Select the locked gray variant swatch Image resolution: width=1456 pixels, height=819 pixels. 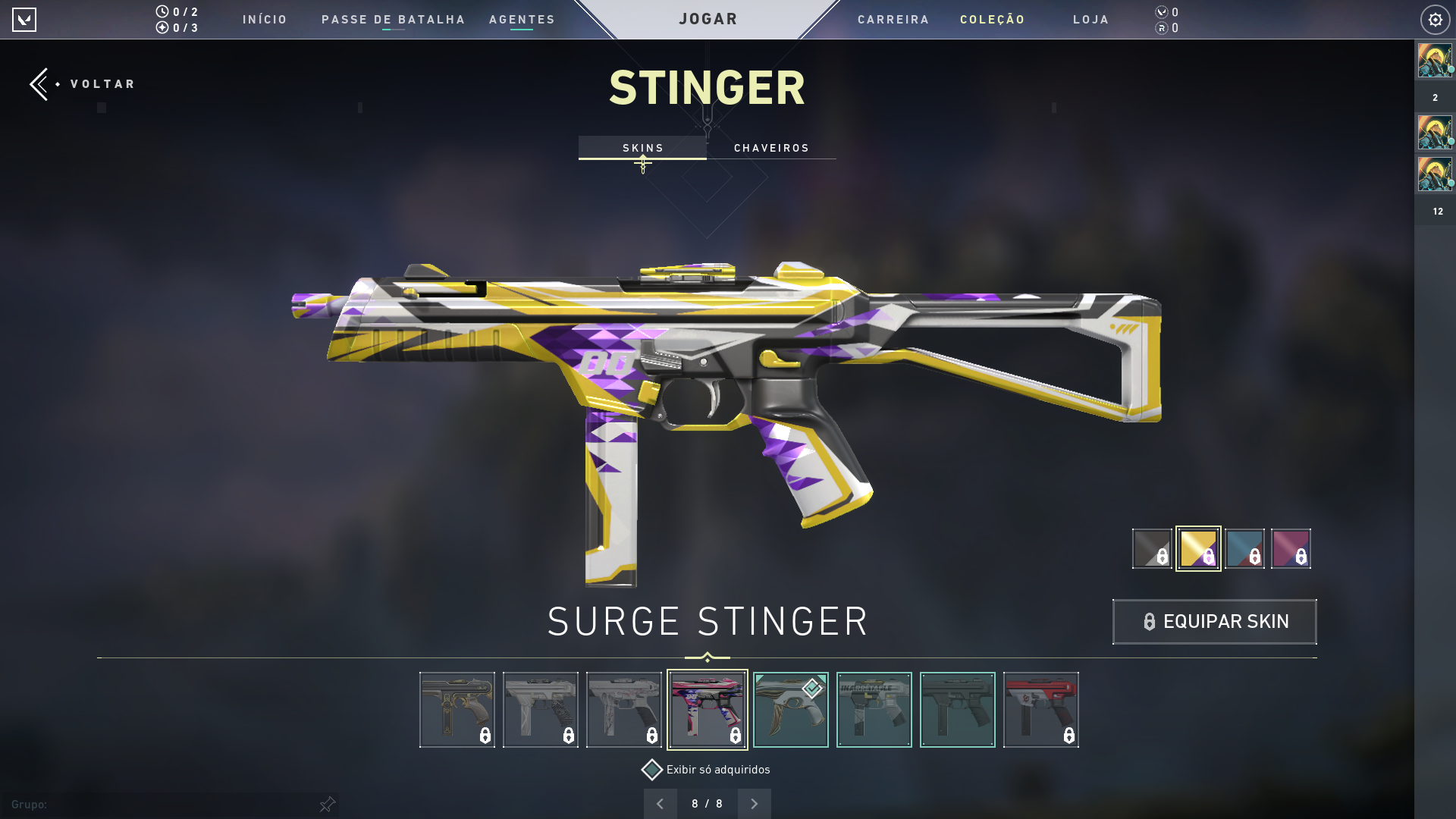pyautogui.click(x=1151, y=548)
